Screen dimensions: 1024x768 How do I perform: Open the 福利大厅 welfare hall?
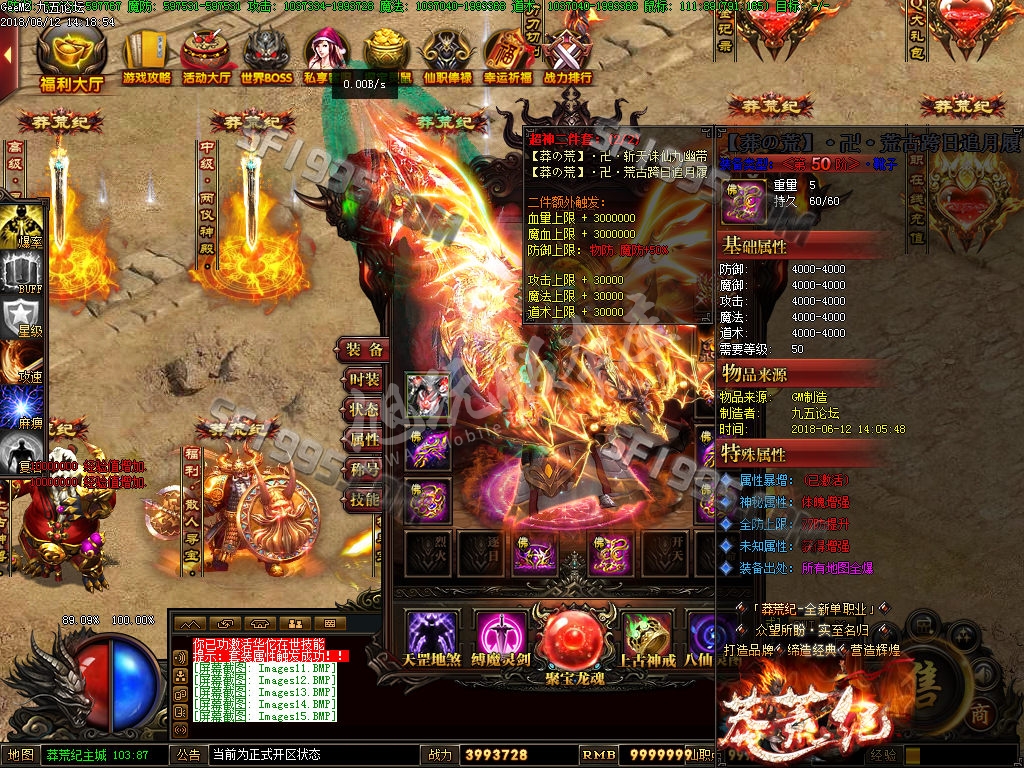coord(71,58)
